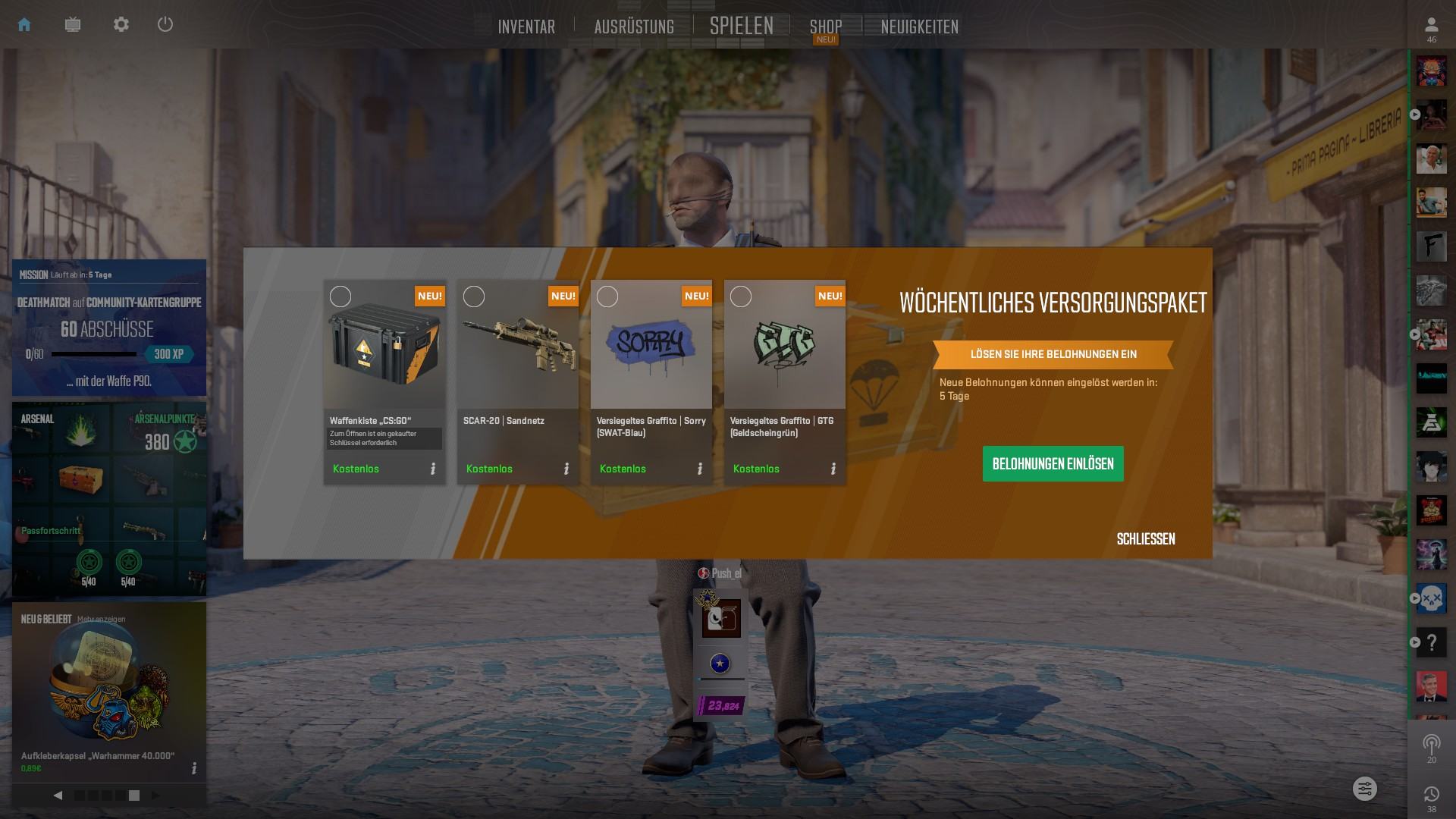
Task: Open settings with the gear icon
Action: pyautogui.click(x=121, y=24)
